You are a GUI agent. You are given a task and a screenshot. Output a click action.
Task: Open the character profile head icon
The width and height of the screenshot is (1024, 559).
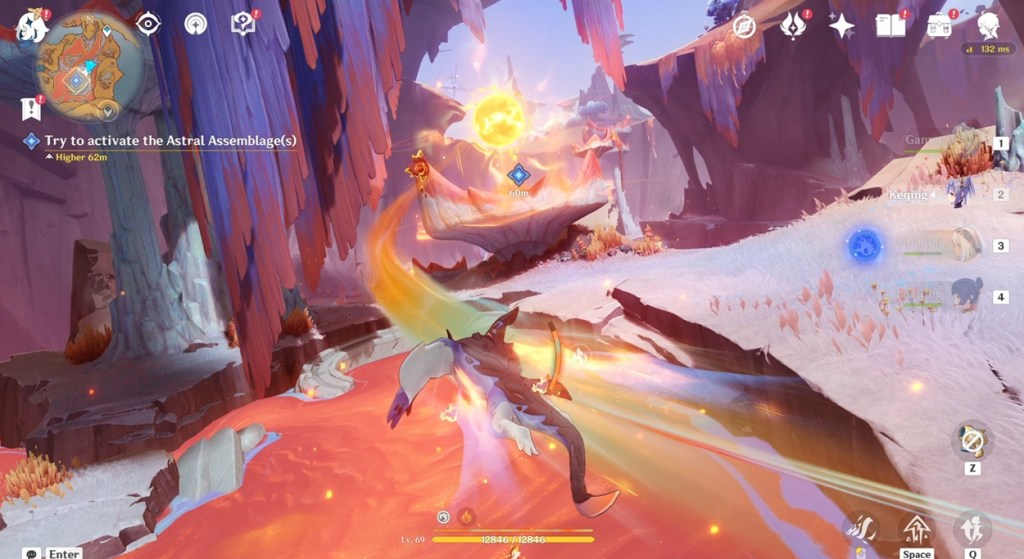coord(988,25)
